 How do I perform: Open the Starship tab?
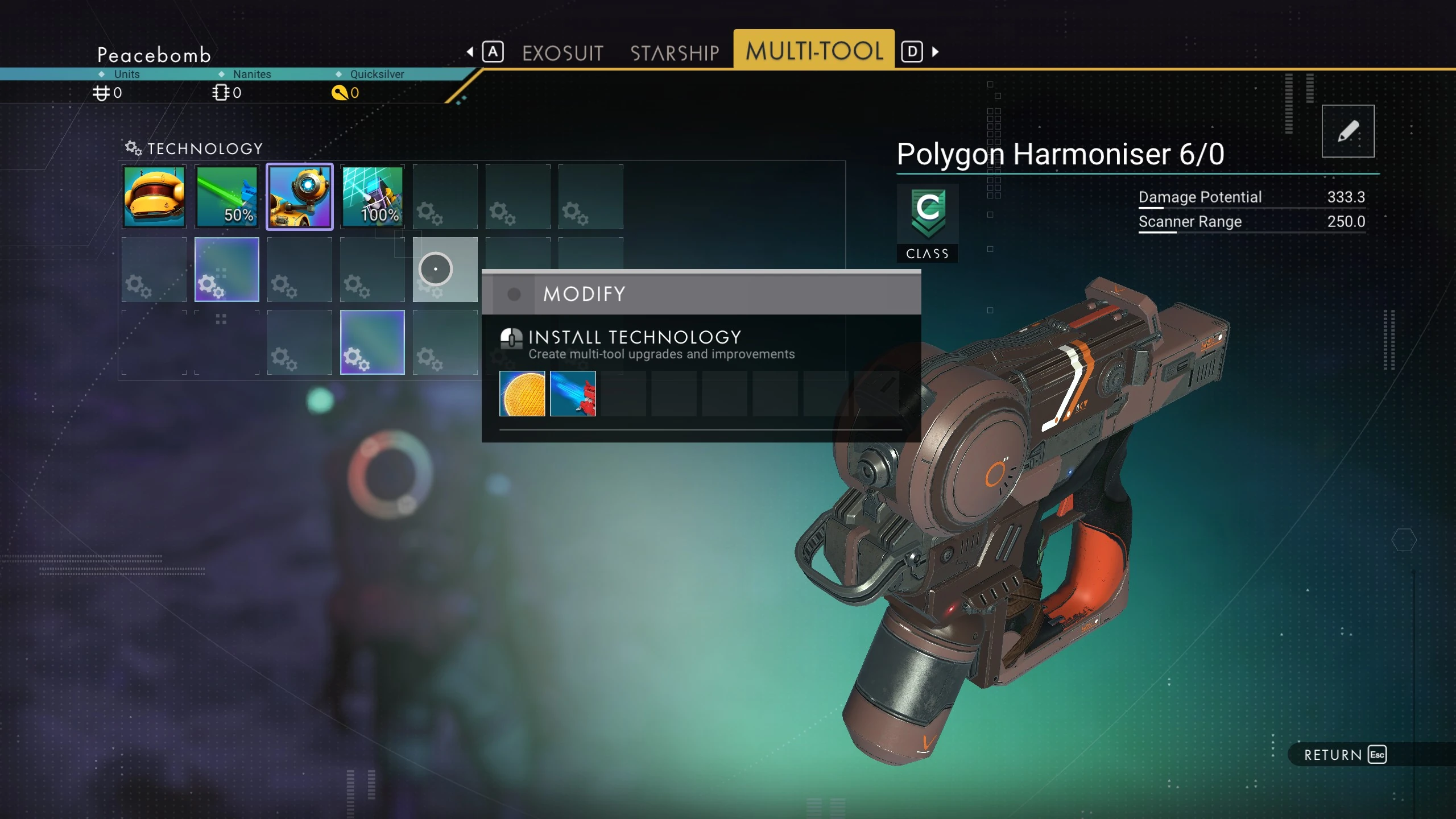pyautogui.click(x=675, y=53)
